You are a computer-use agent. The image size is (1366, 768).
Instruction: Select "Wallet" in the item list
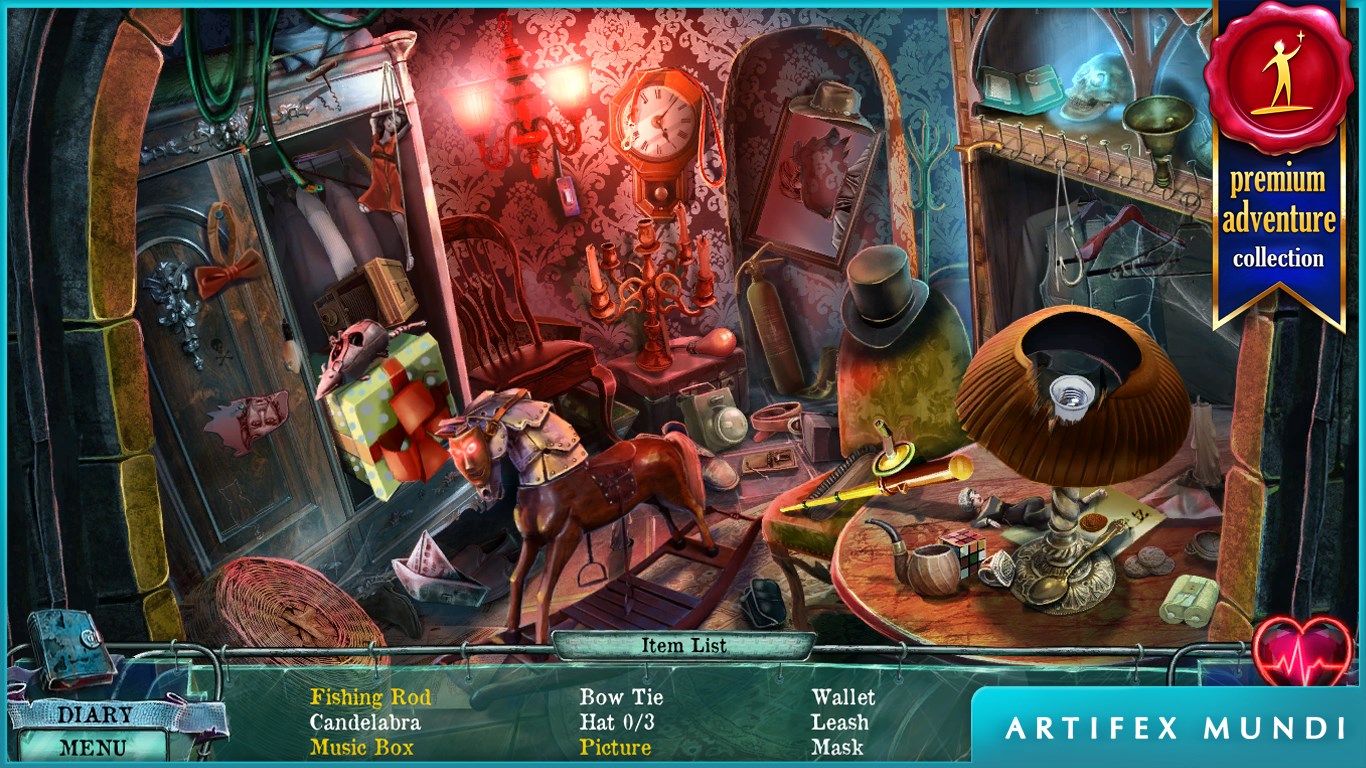pyautogui.click(x=845, y=697)
